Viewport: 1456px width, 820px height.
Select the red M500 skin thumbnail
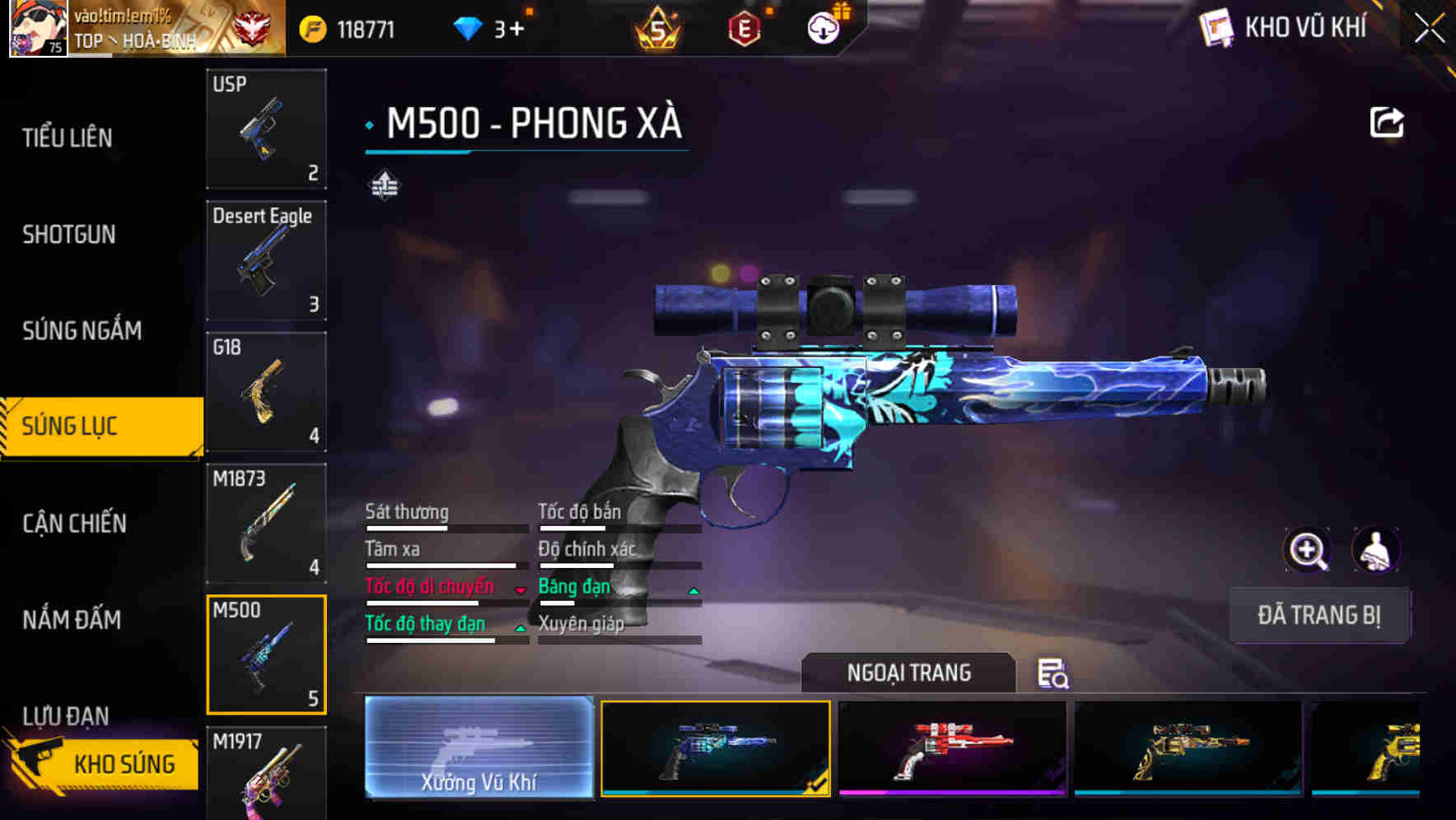[953, 748]
